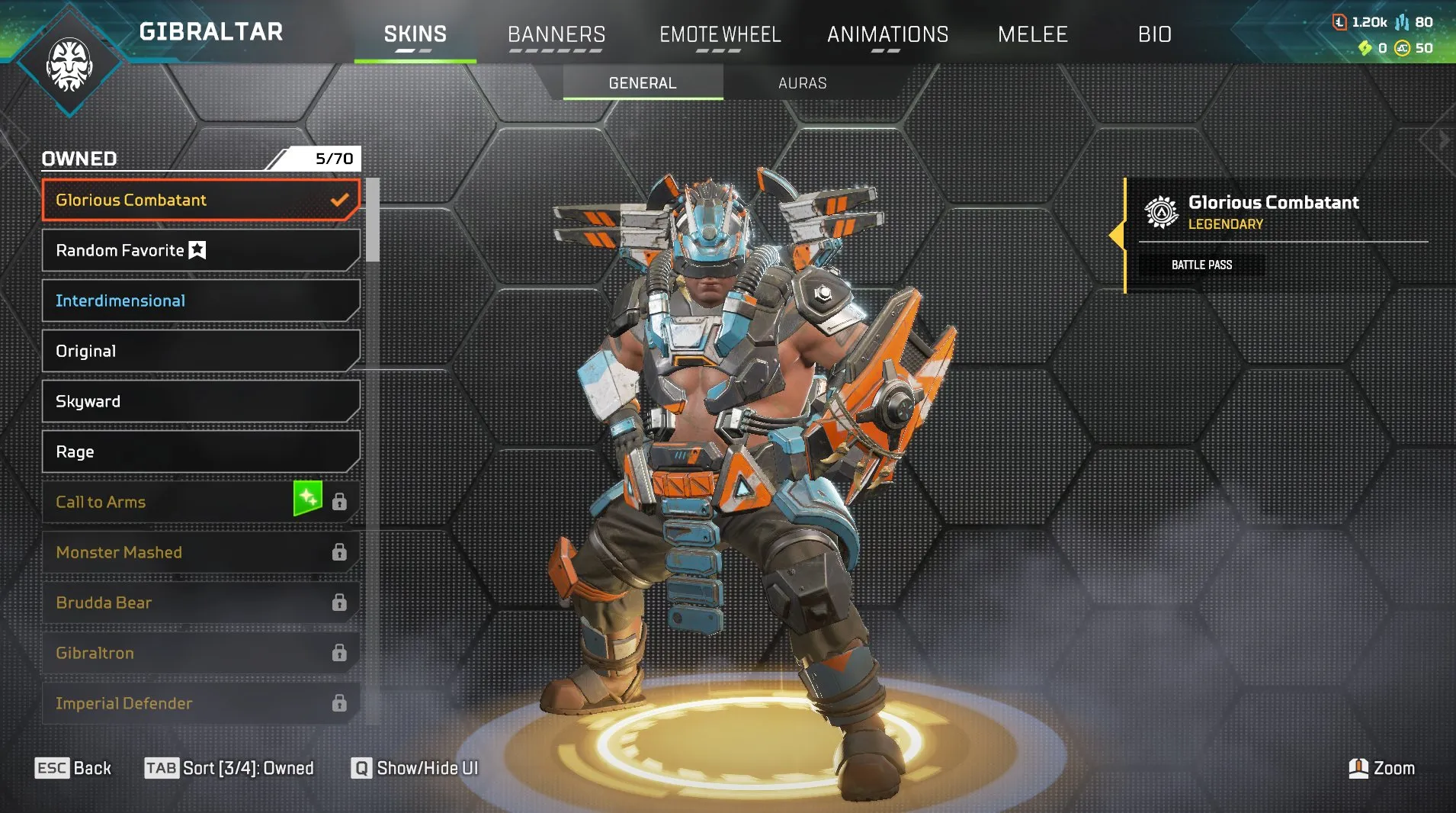Click the Apex Coins icon showing 50

(1401, 48)
